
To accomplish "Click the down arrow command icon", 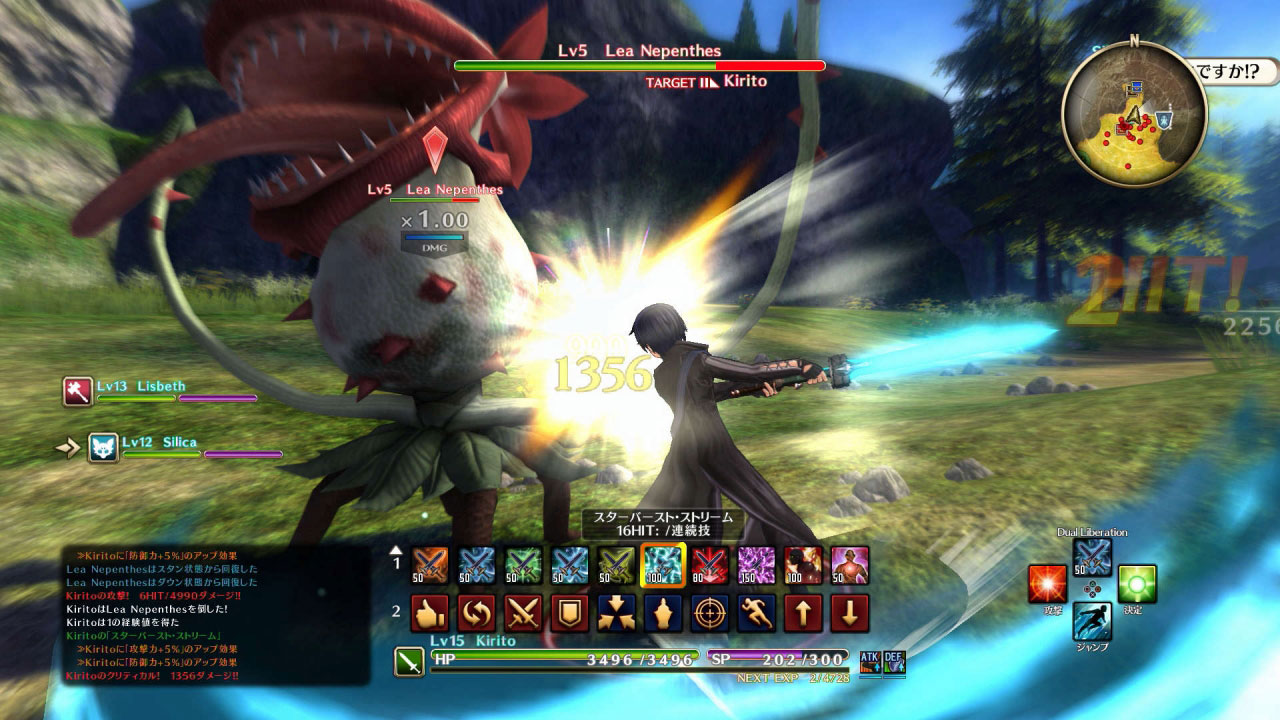I will 850,613.
